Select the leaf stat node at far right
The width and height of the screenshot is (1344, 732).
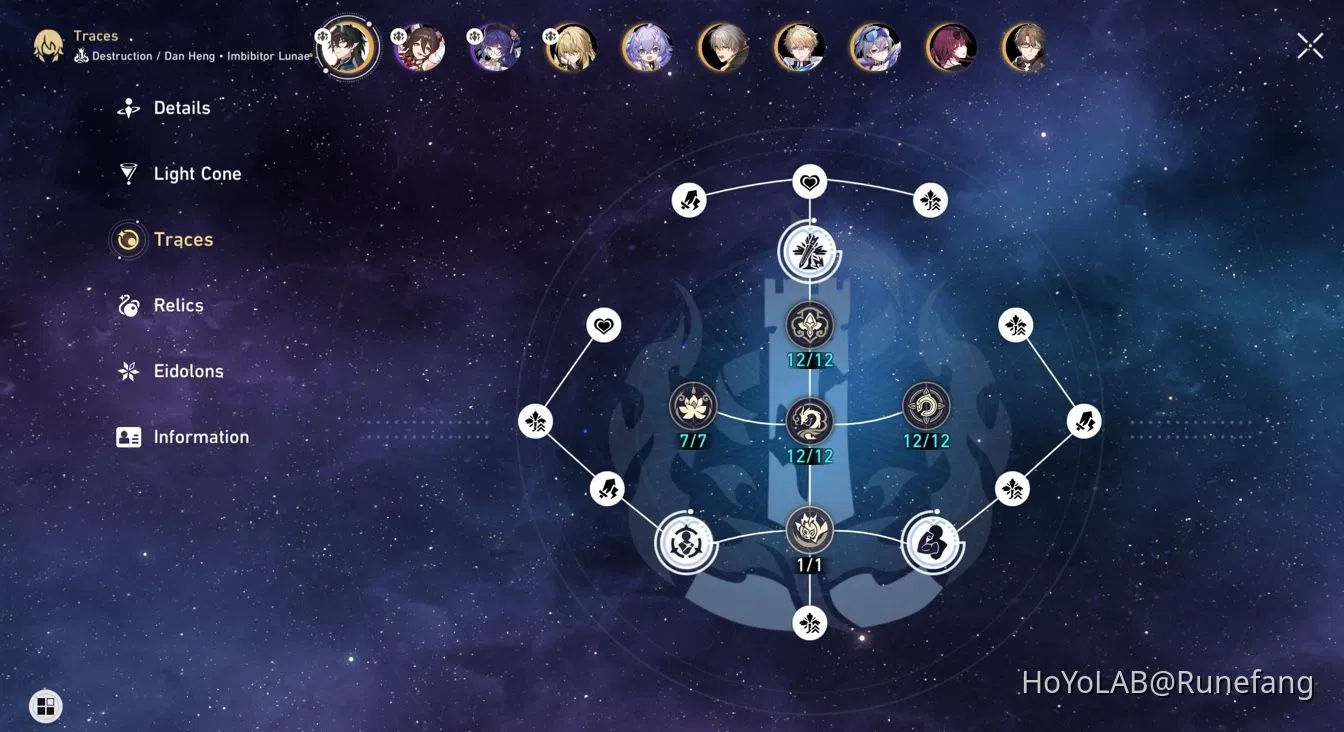[1016, 324]
